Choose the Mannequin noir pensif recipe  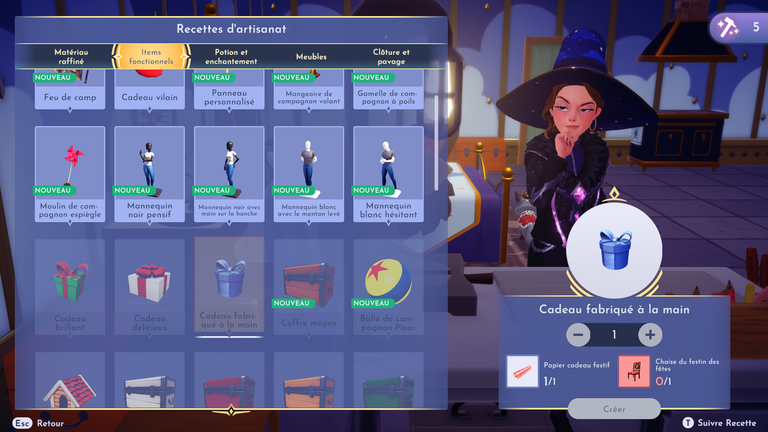point(150,173)
